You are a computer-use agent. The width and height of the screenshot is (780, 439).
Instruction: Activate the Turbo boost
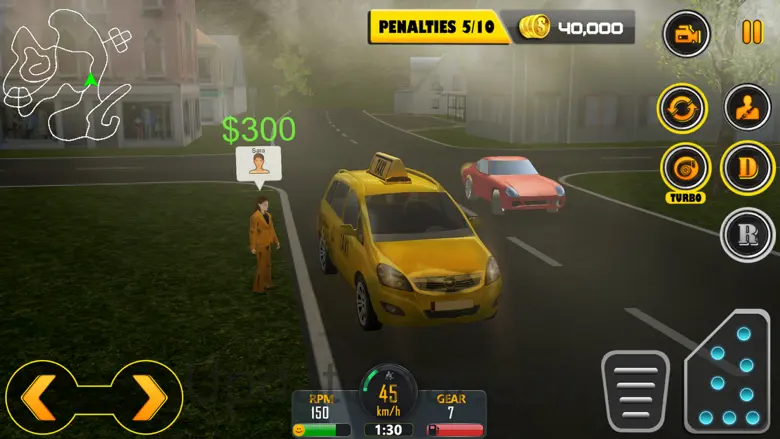[685, 166]
